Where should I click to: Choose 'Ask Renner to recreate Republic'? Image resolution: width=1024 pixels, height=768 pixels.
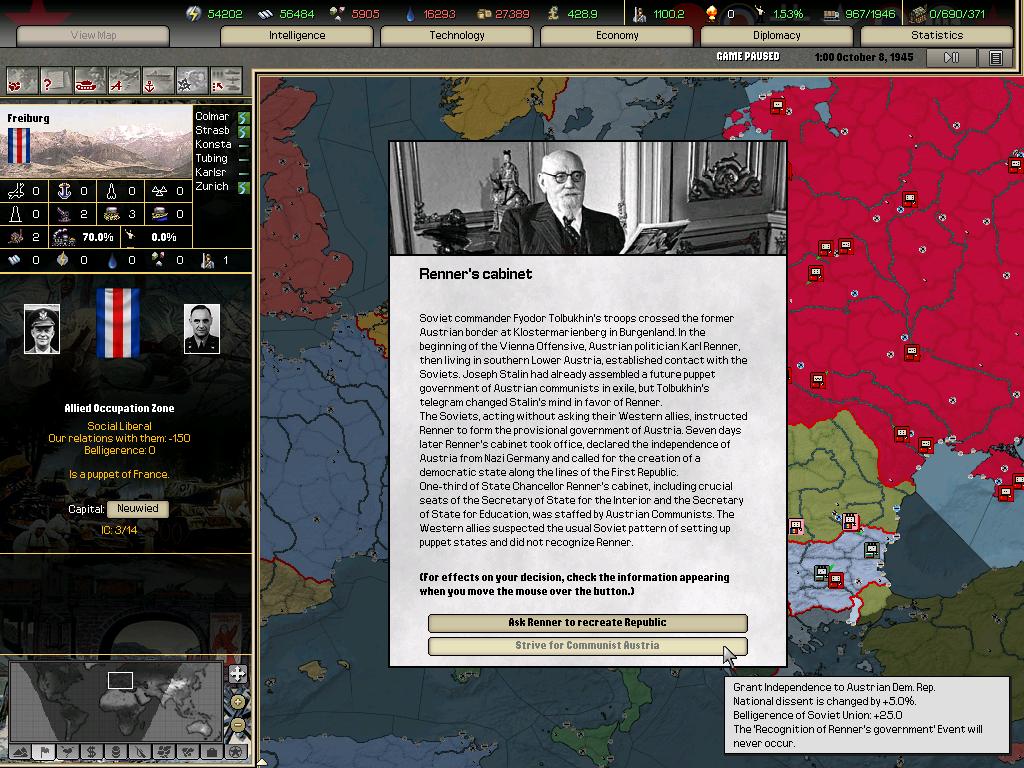pyautogui.click(x=587, y=623)
